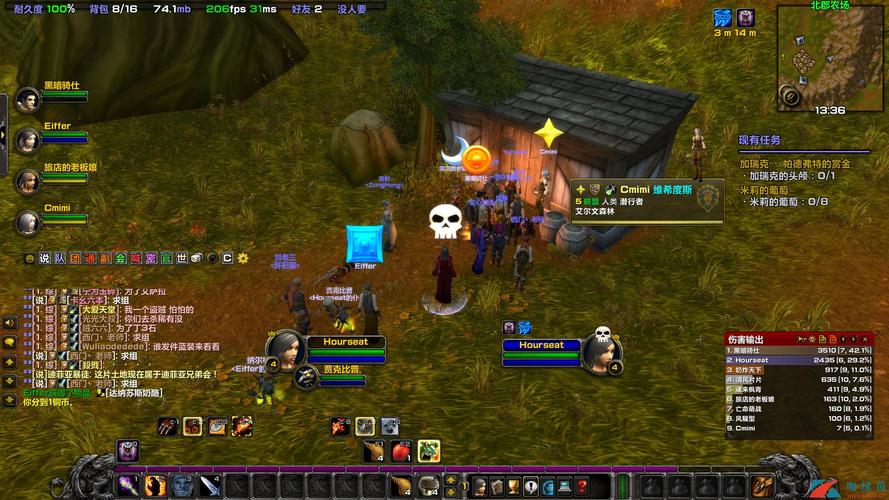Choose the 说 (say) chat channel button
Viewport: 889px width, 500px height.
[44, 258]
